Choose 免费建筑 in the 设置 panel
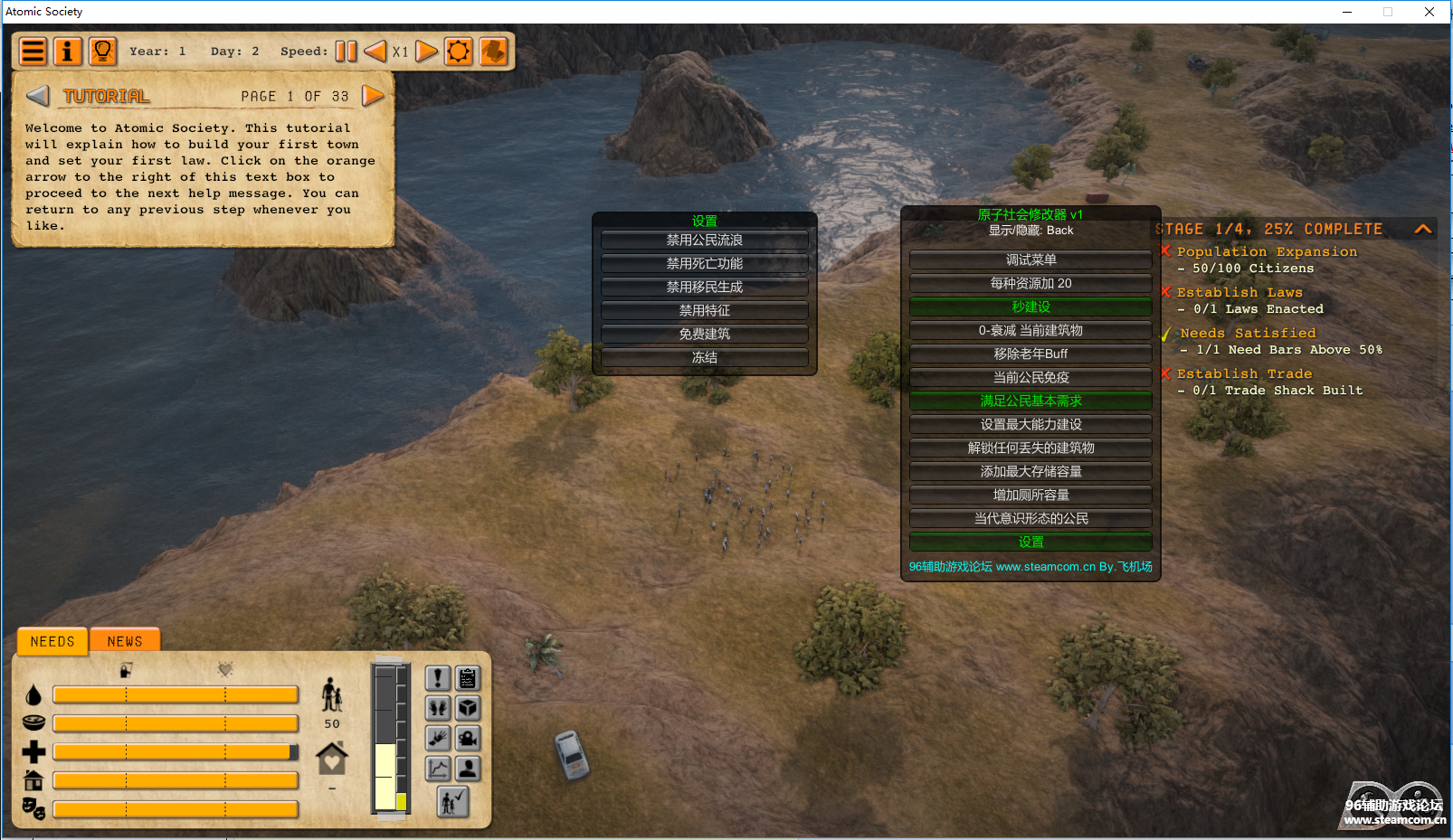This screenshot has height=840, width=1453. click(704, 335)
